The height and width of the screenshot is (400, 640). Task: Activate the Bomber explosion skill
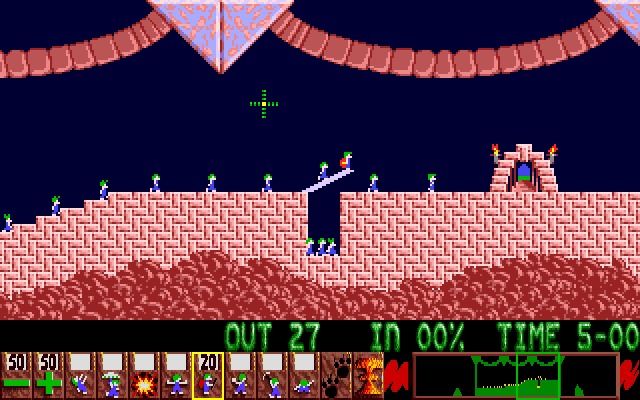point(144,375)
